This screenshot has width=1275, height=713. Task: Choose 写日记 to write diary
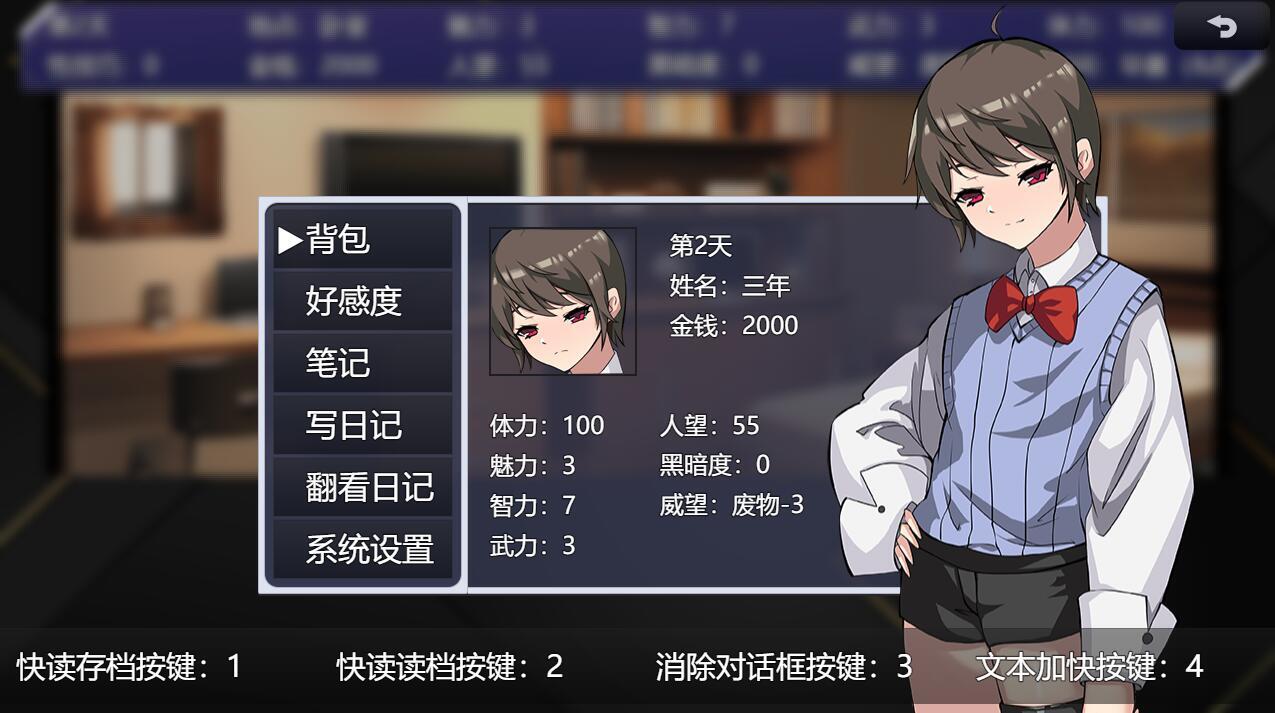pos(362,425)
